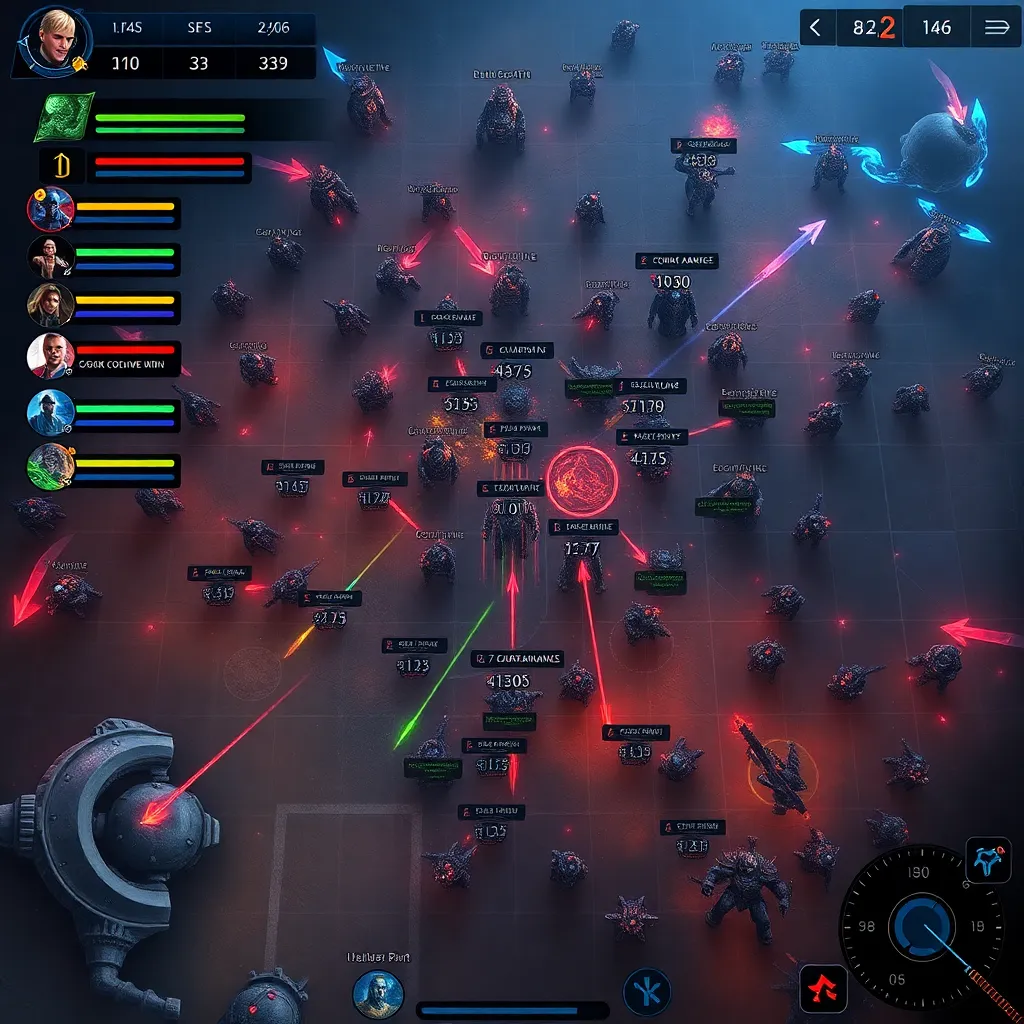Click the blue creature icon above the dial
Screen dimensions: 1024x1024
(988, 860)
